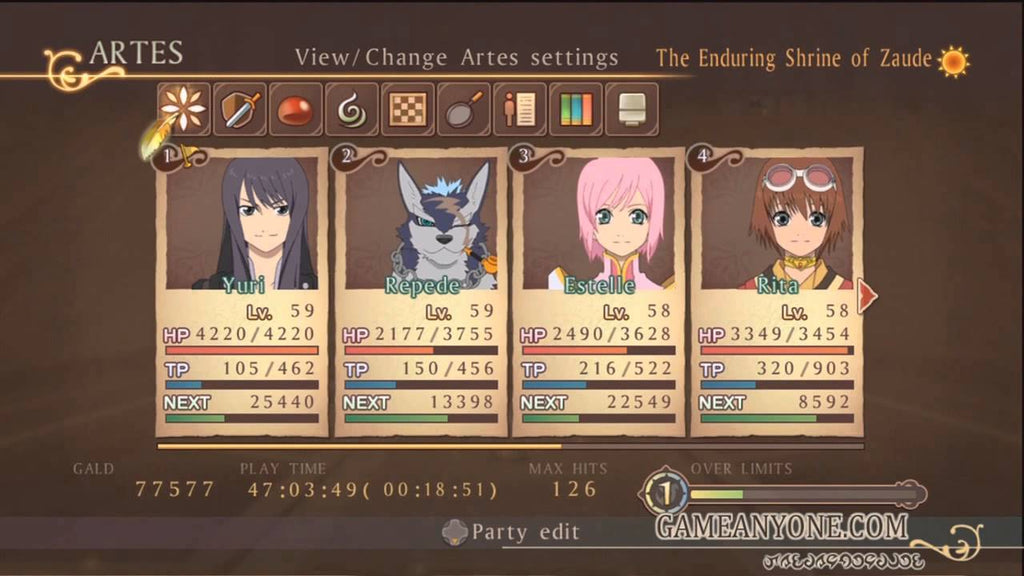
Task: Open the frying pan Cooking menu
Action: pos(464,109)
